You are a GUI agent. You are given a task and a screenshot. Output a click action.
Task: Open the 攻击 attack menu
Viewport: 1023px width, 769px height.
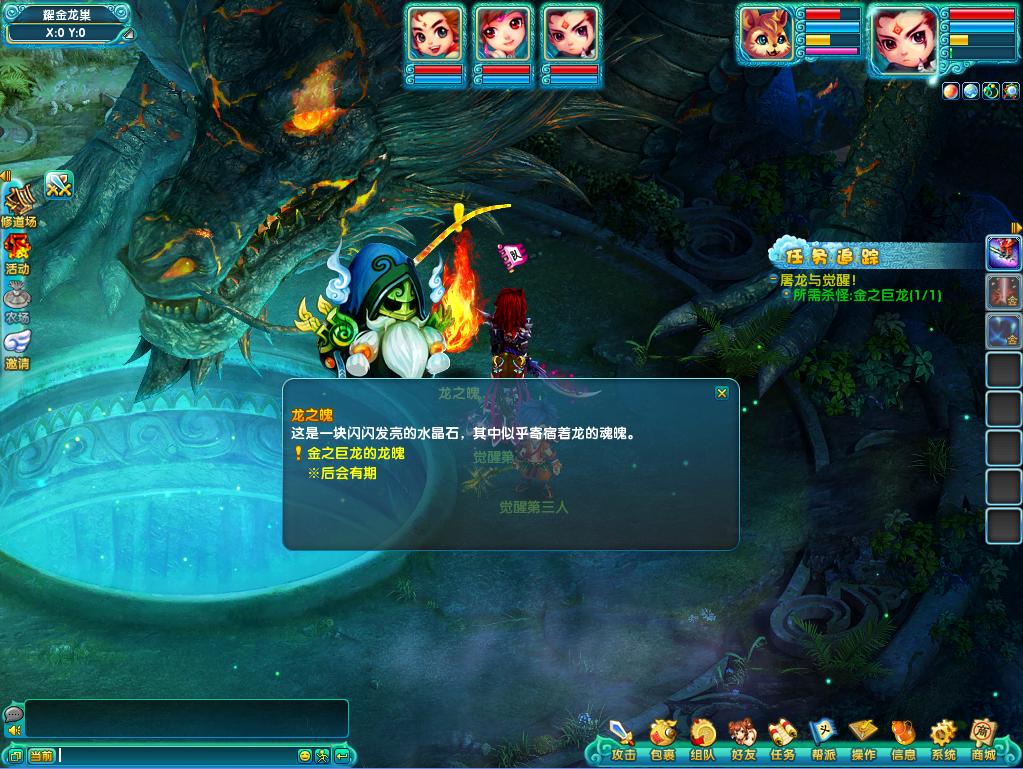point(623,741)
